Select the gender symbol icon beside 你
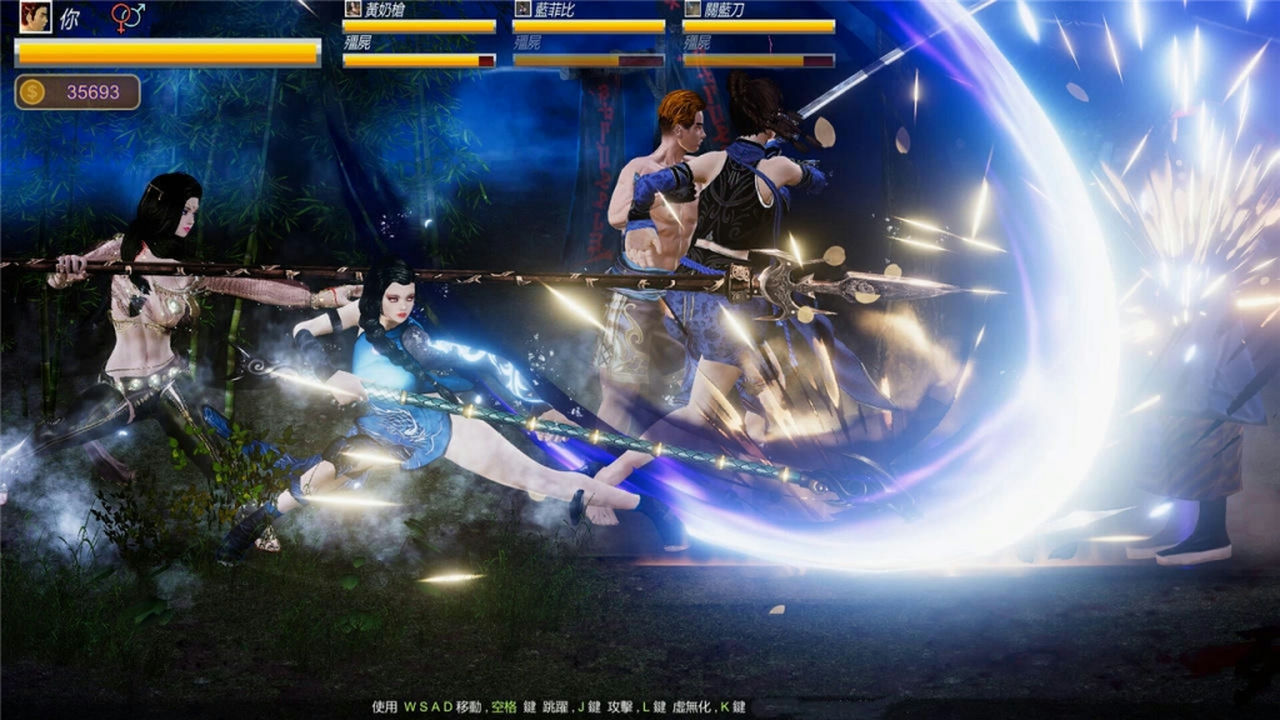This screenshot has height=720, width=1280. (127, 15)
